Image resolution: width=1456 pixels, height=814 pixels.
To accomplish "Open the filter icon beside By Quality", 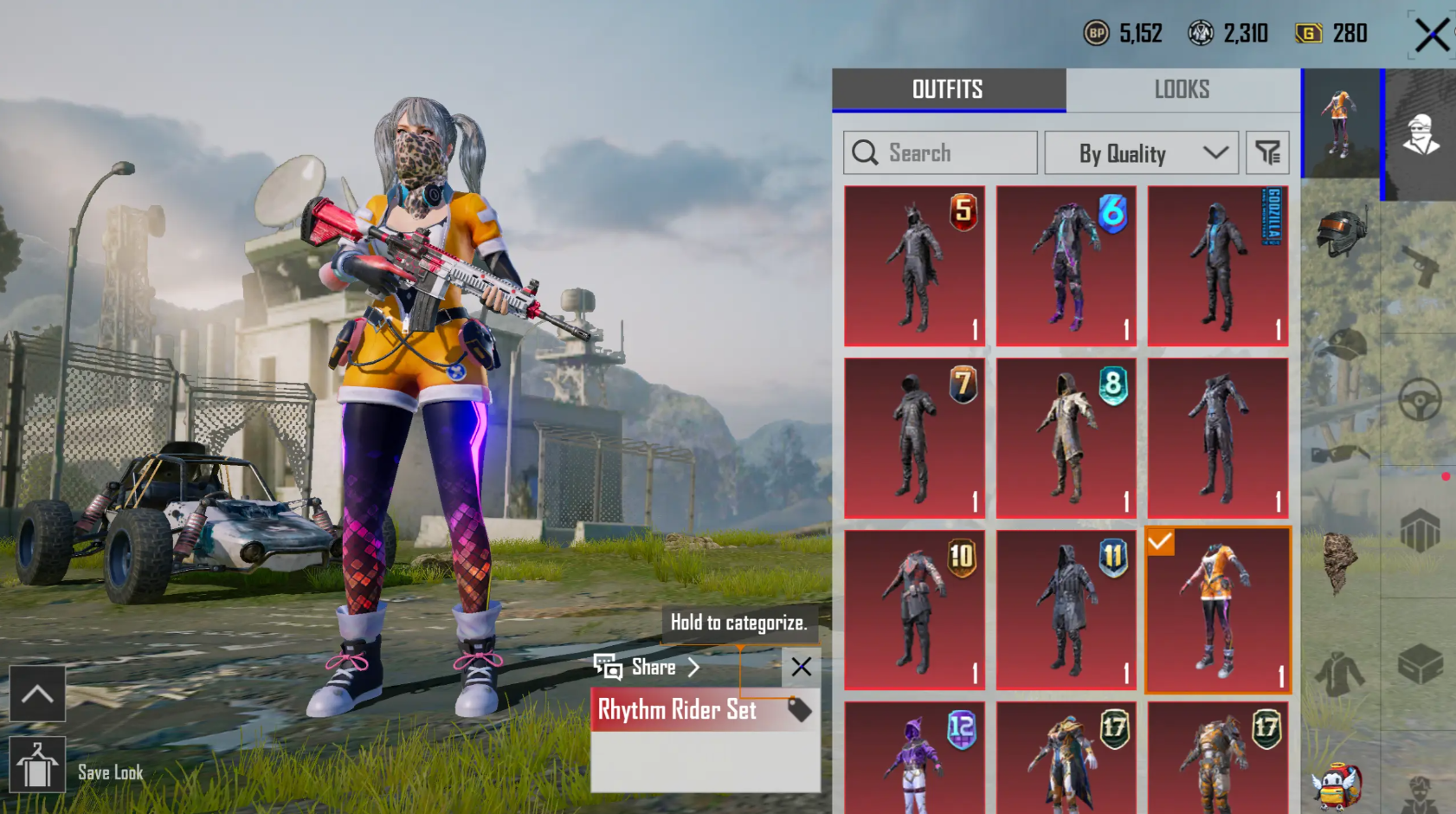I will [x=1267, y=152].
